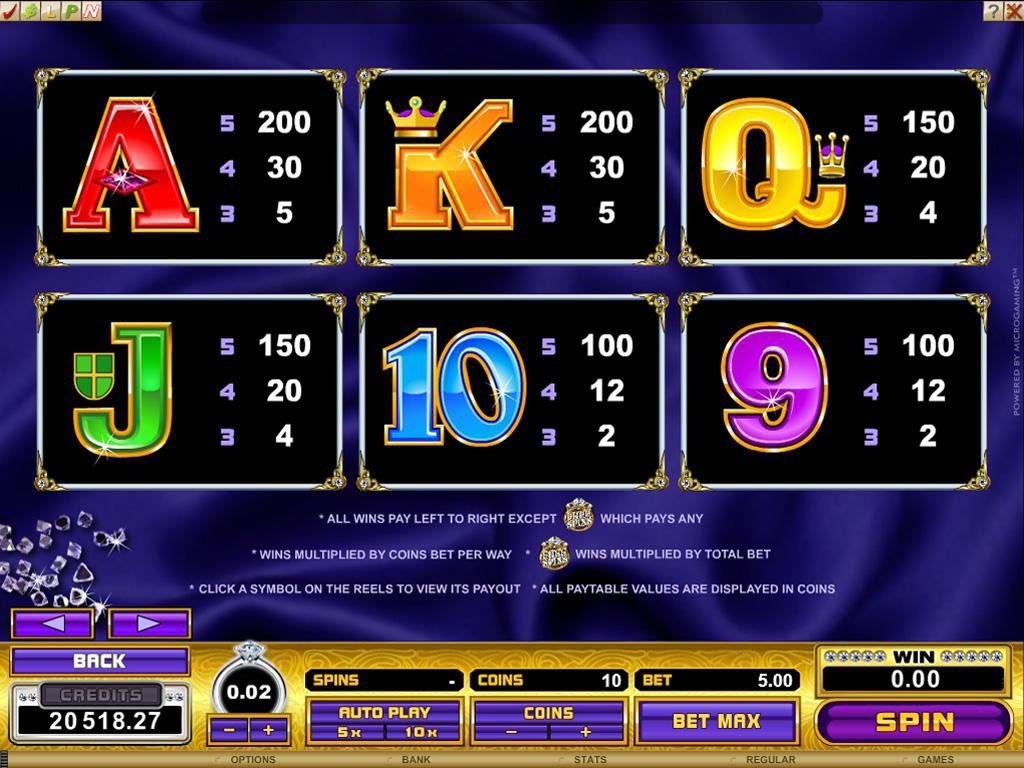Switch to REGULAR mode

point(770,760)
